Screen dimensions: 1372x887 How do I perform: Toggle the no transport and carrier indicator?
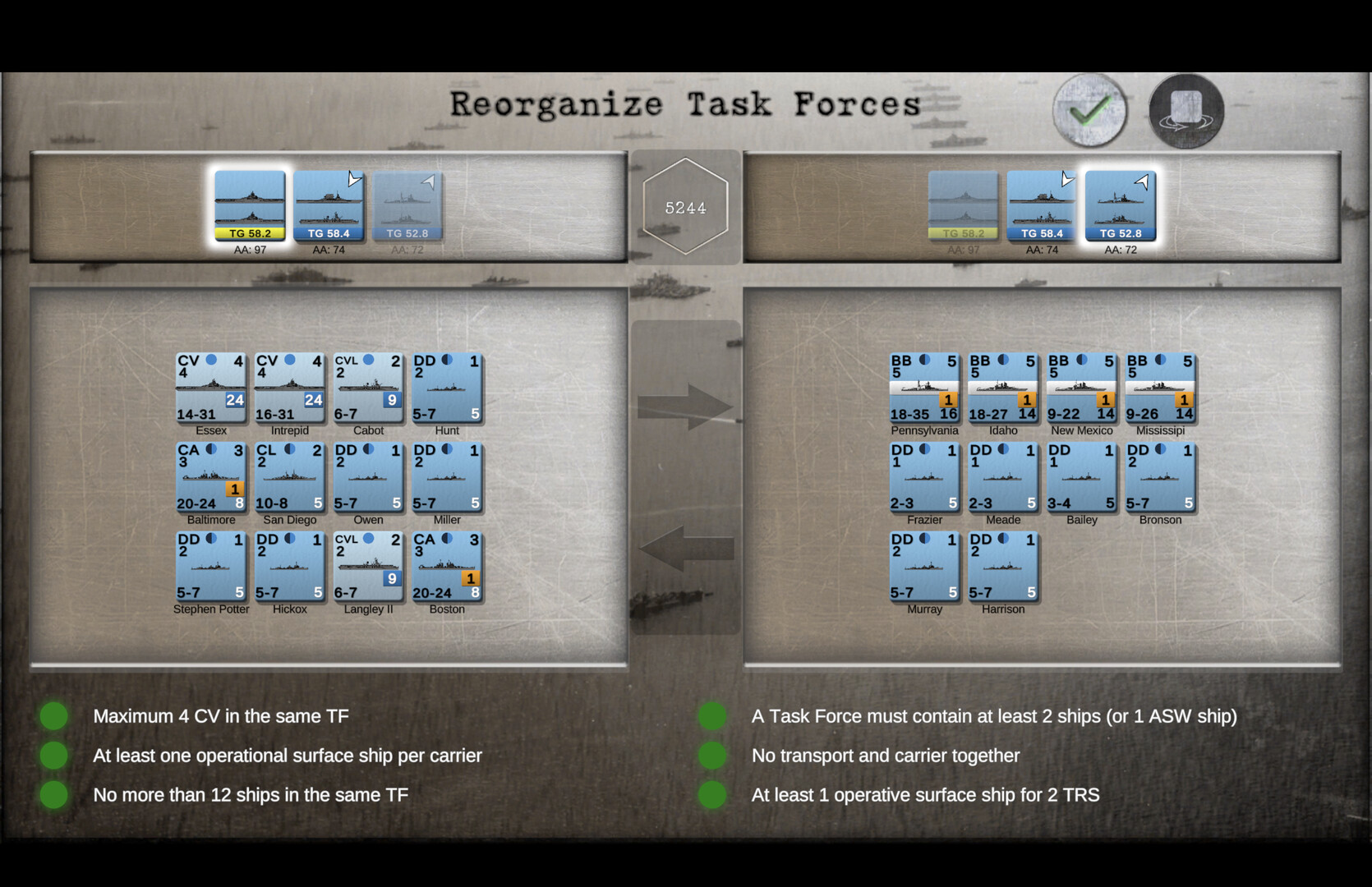tap(711, 755)
